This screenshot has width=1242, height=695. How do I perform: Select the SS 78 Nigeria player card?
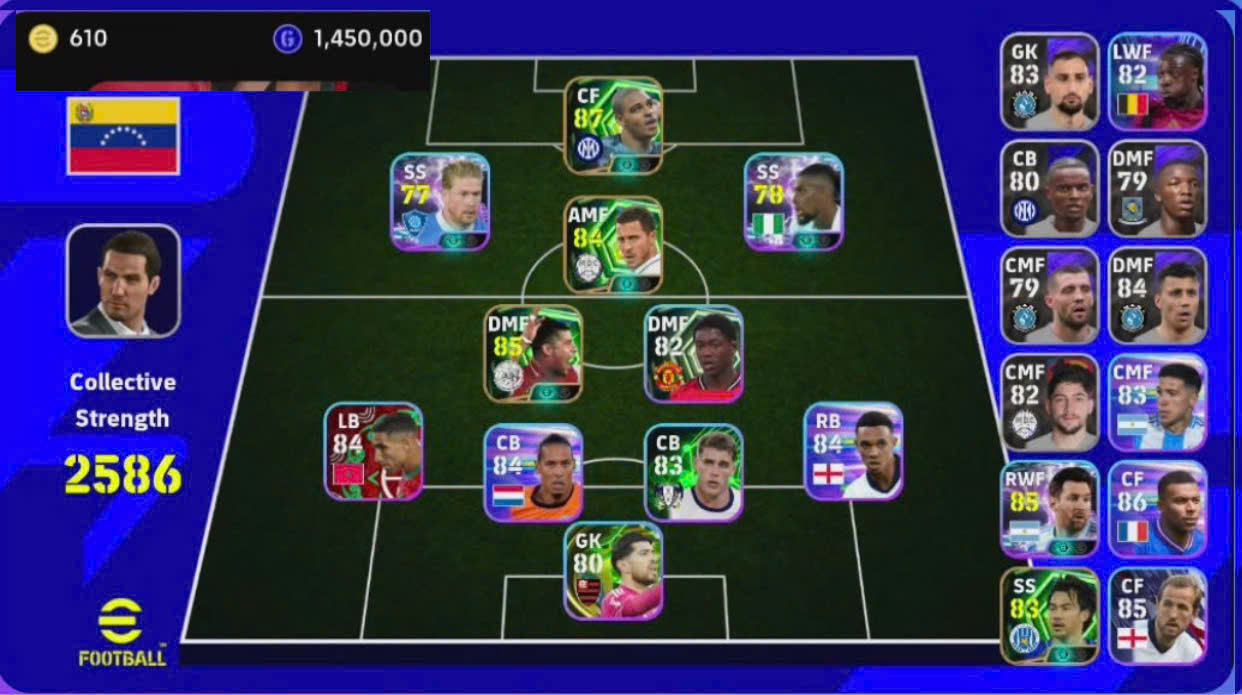(794, 201)
